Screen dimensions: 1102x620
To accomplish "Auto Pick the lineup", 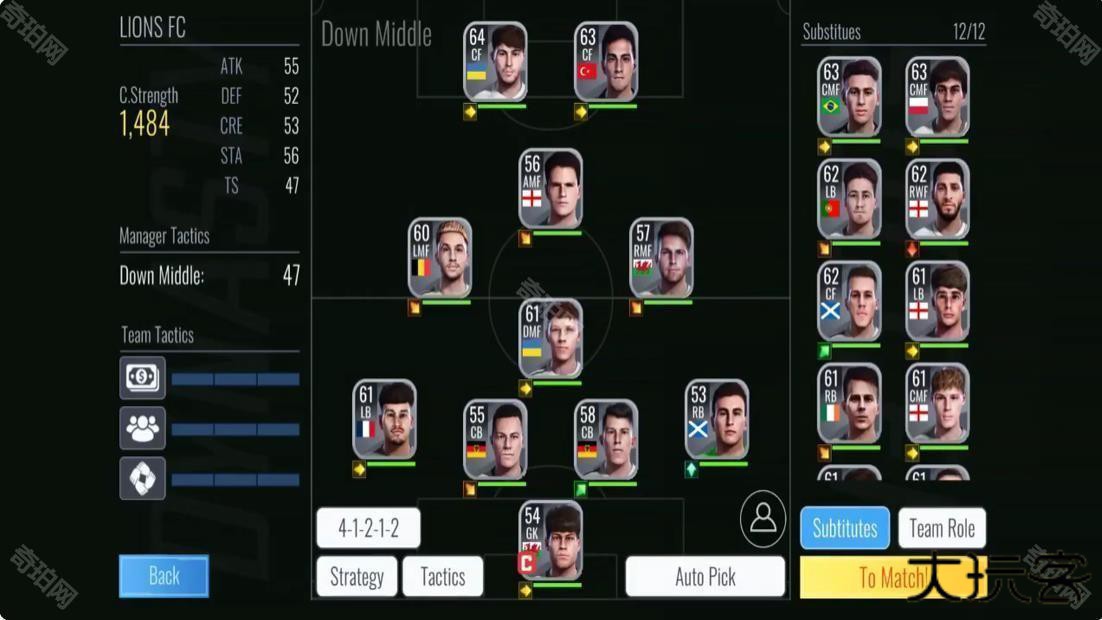I will tap(705, 577).
